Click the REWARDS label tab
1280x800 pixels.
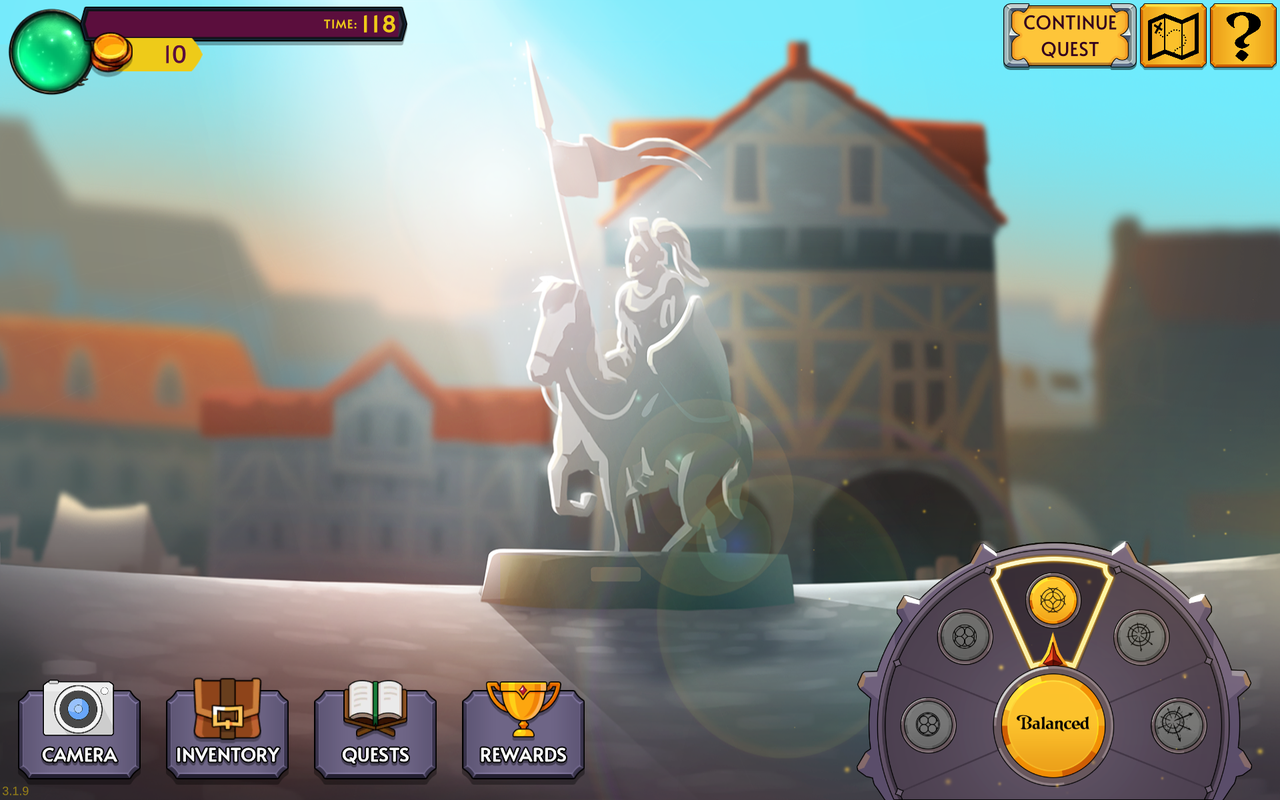pos(523,757)
